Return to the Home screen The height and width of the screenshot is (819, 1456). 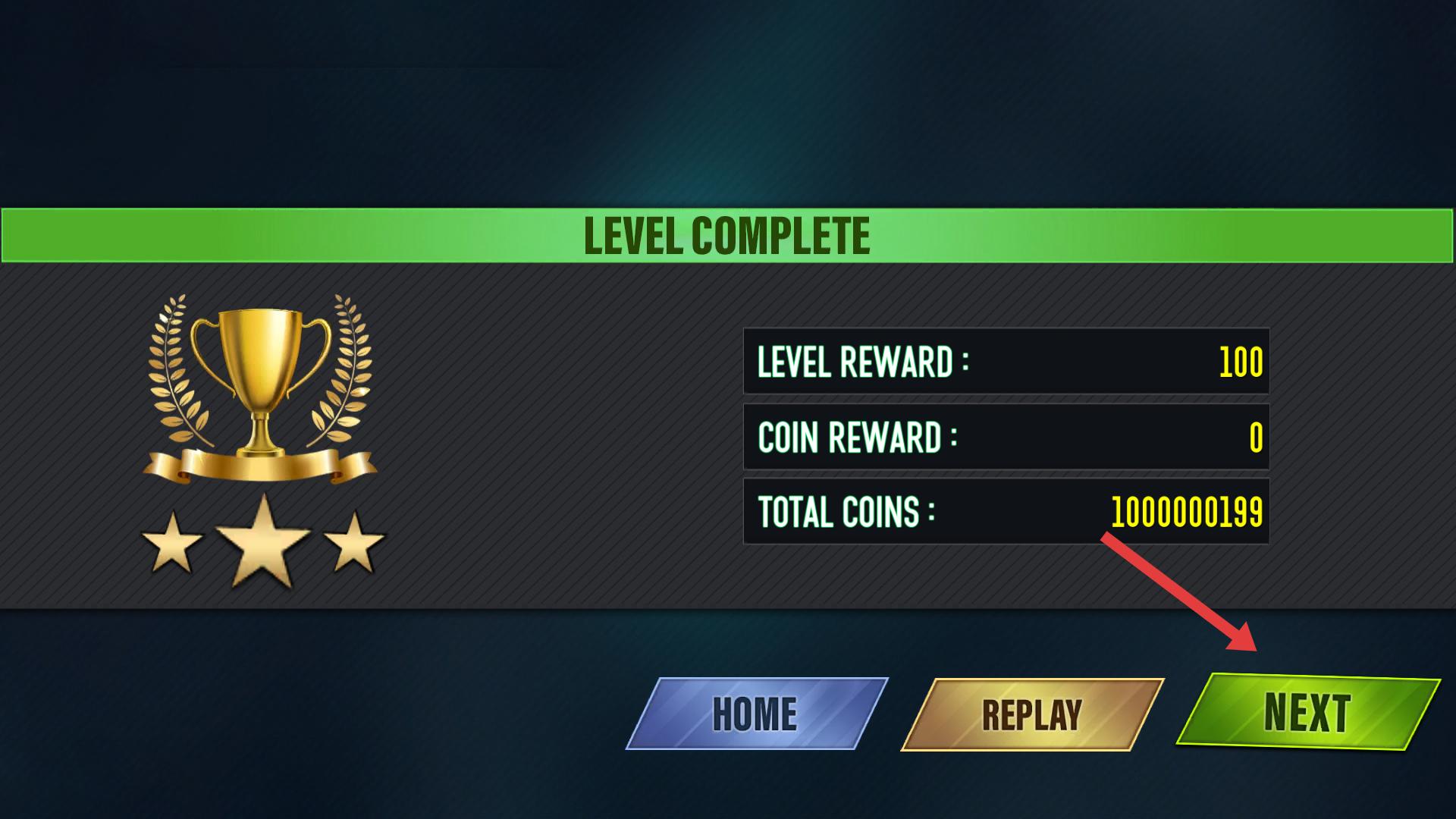756,714
